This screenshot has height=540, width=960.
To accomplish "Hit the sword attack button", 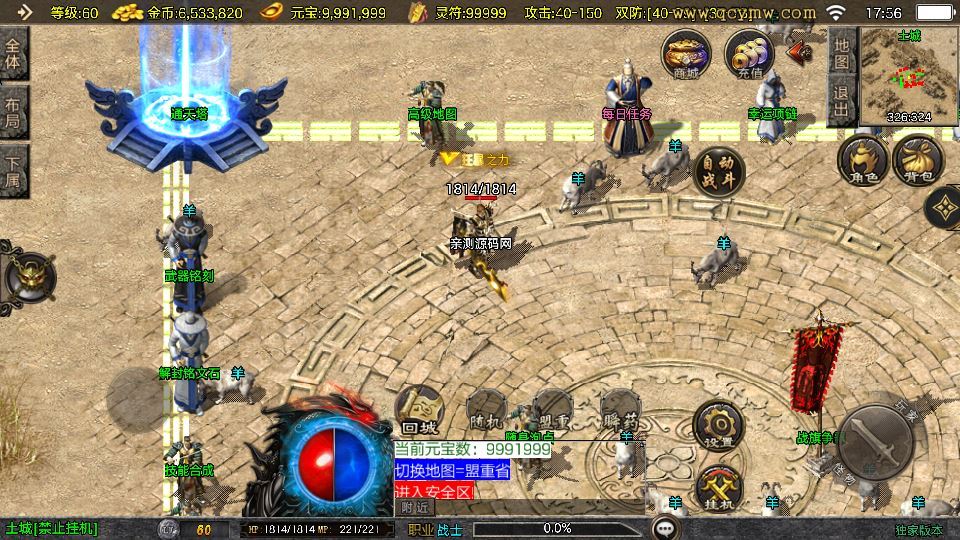I will click(876, 441).
